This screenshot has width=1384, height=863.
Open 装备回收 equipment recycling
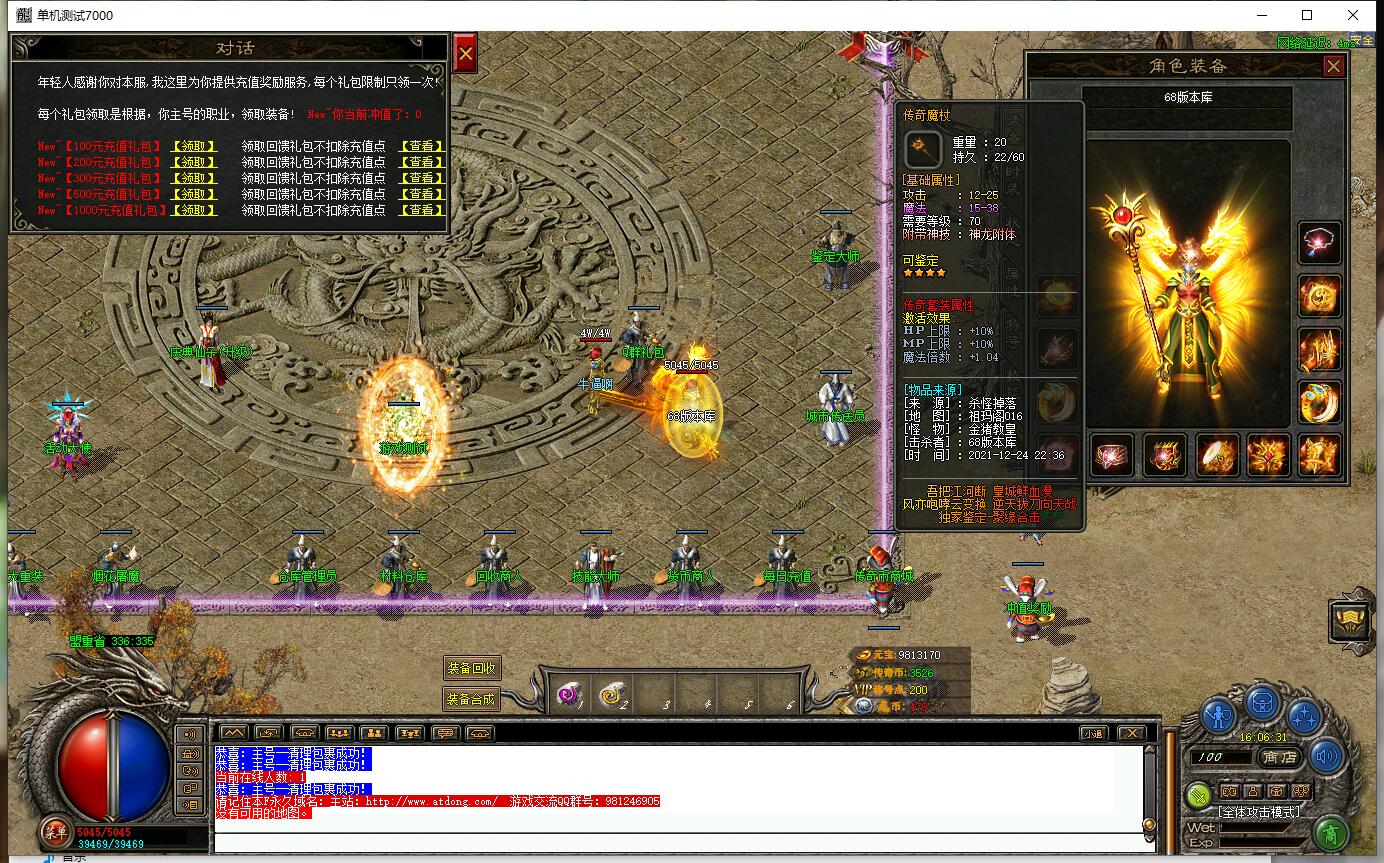[472, 669]
